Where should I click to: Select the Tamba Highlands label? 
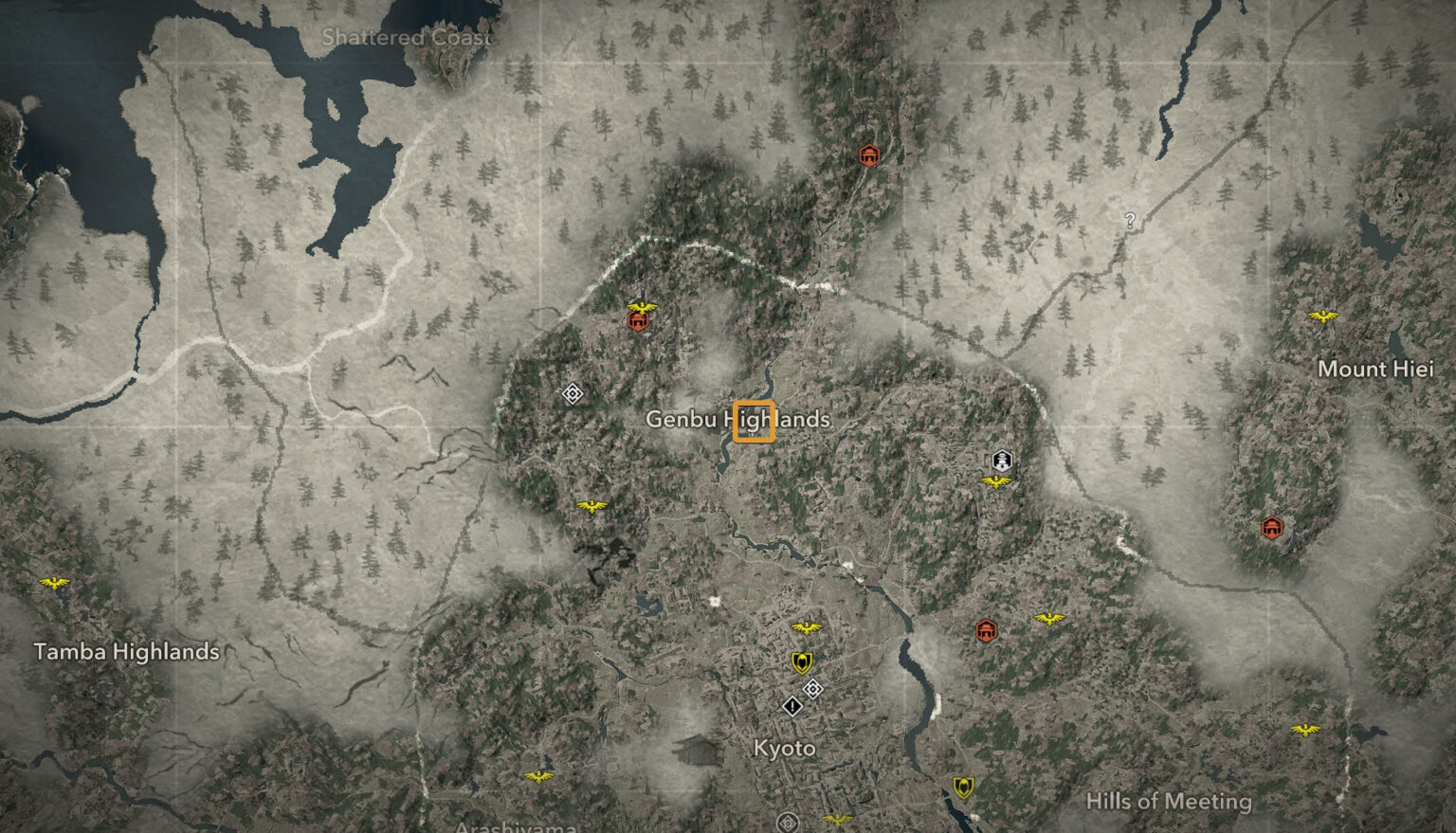click(x=126, y=652)
